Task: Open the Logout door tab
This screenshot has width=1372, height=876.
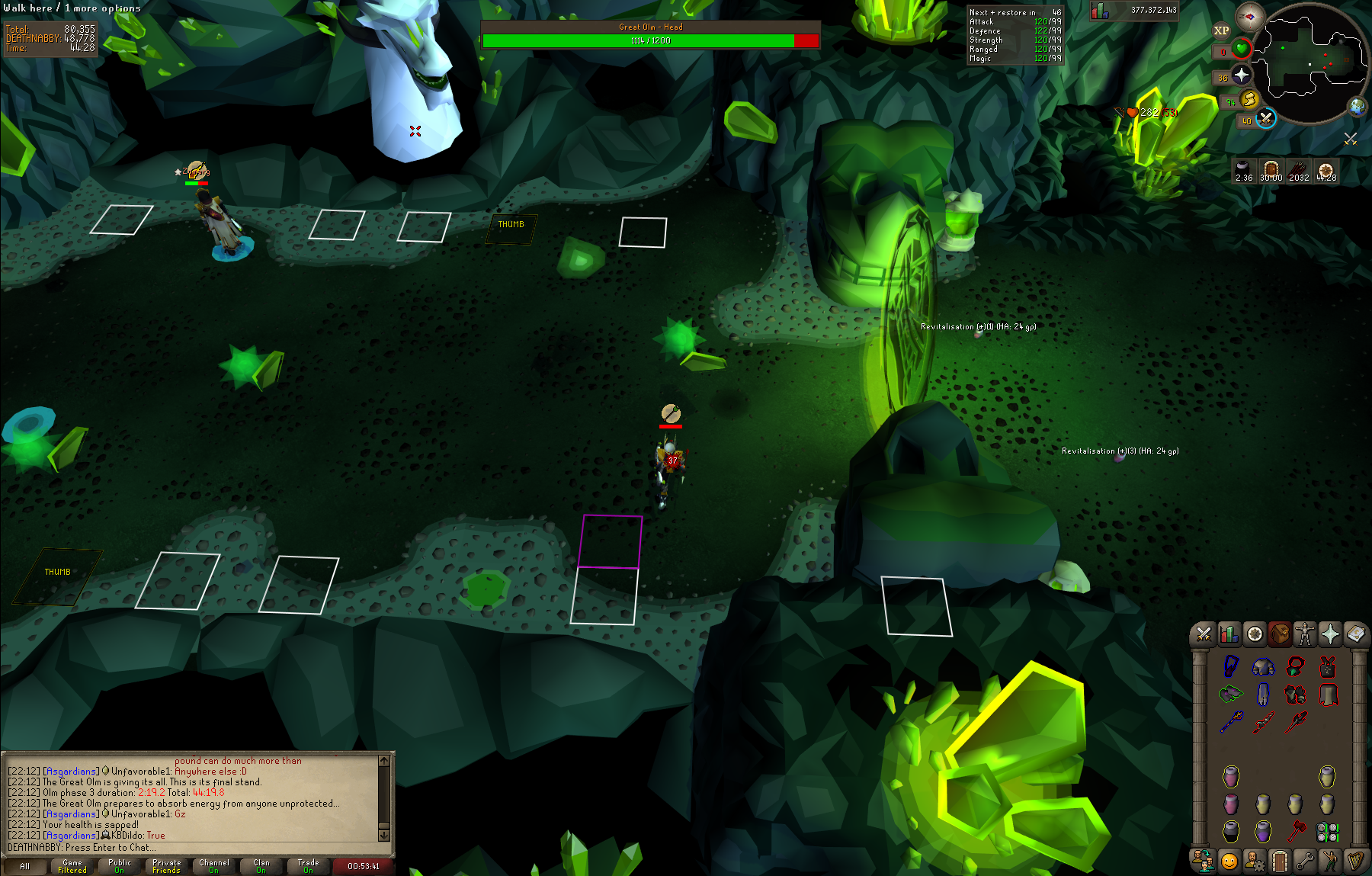Action: pos(1280,861)
